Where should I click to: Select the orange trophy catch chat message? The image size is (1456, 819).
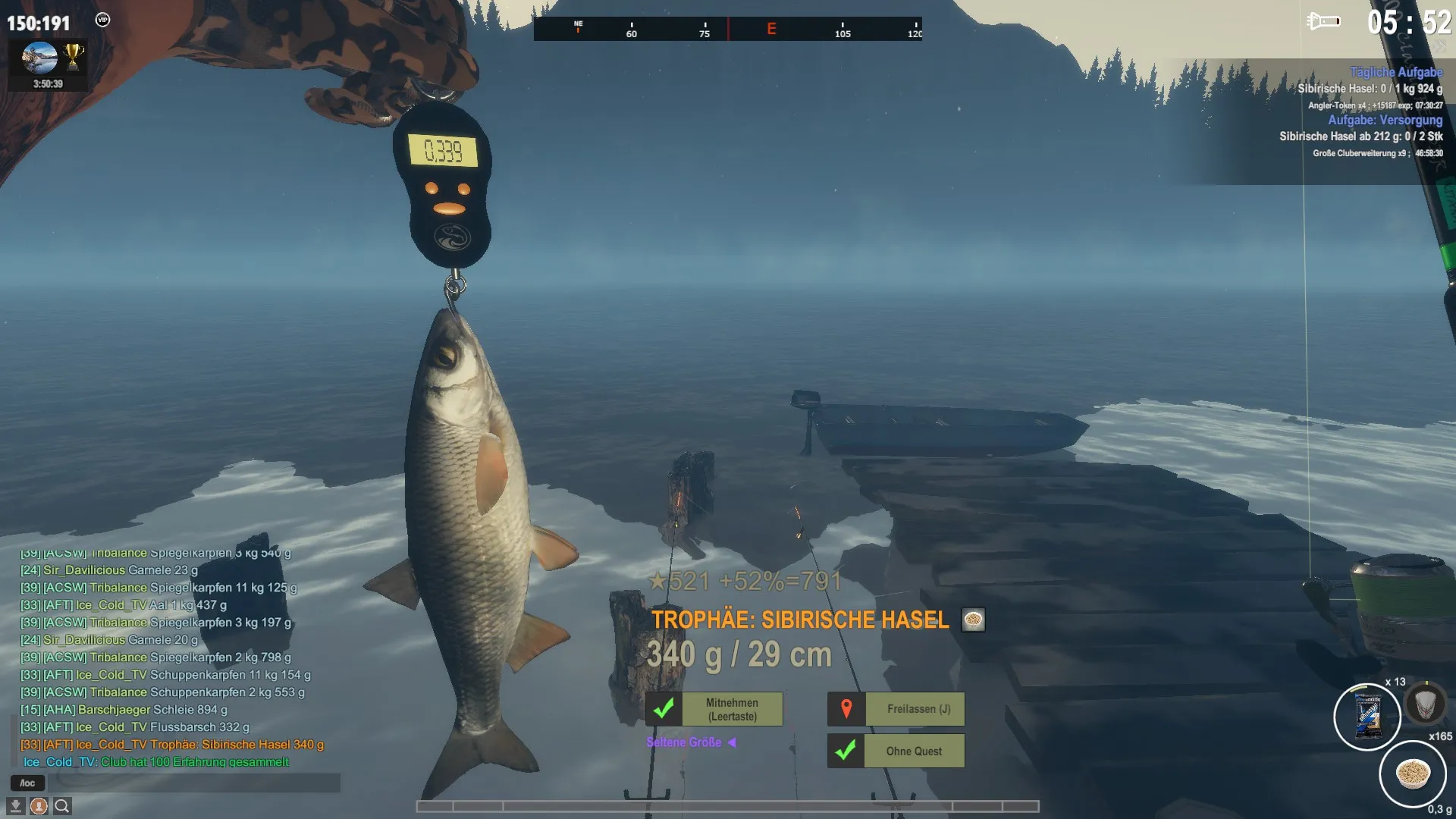(172, 745)
